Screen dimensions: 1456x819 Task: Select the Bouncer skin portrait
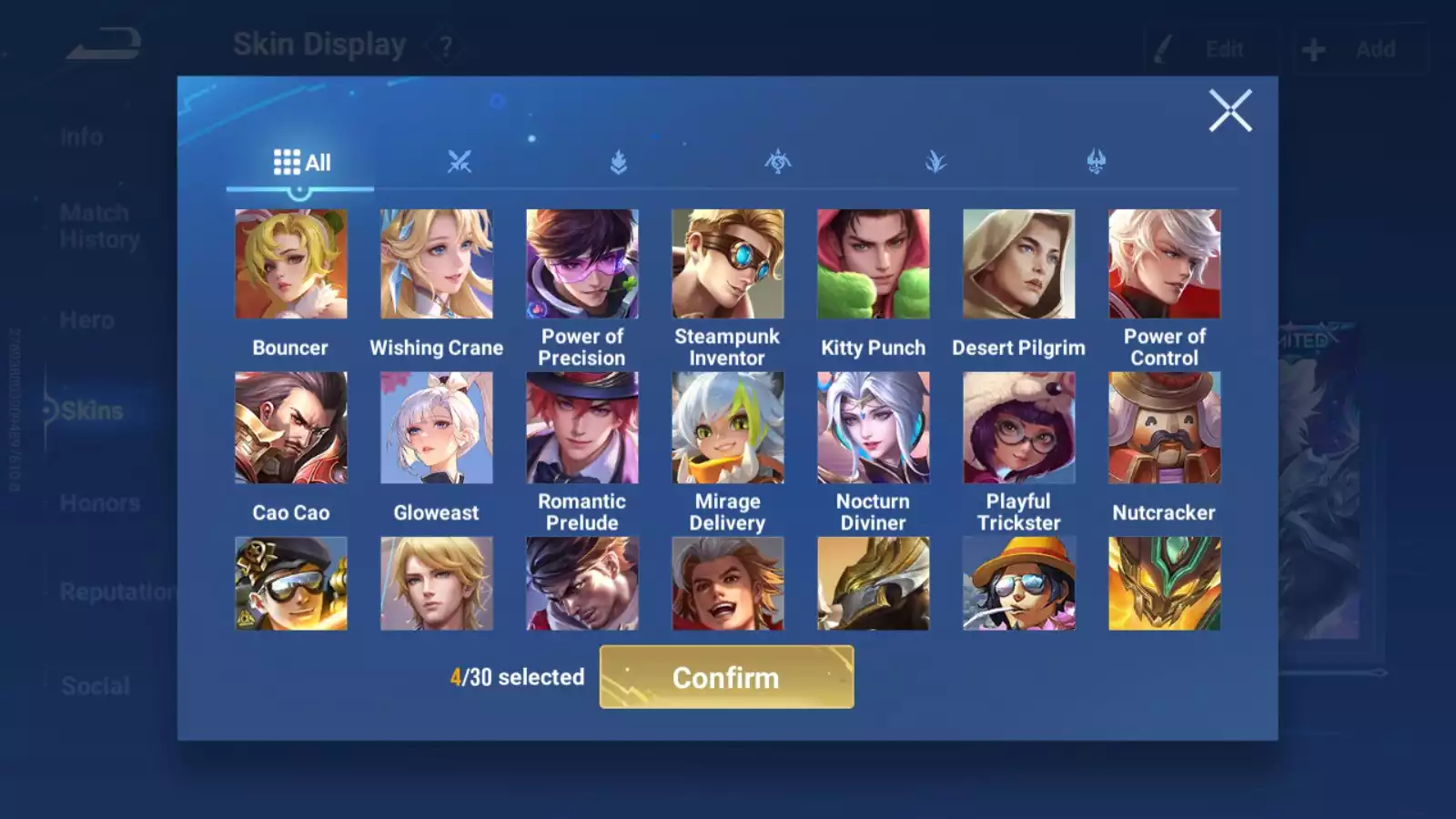coord(291,264)
